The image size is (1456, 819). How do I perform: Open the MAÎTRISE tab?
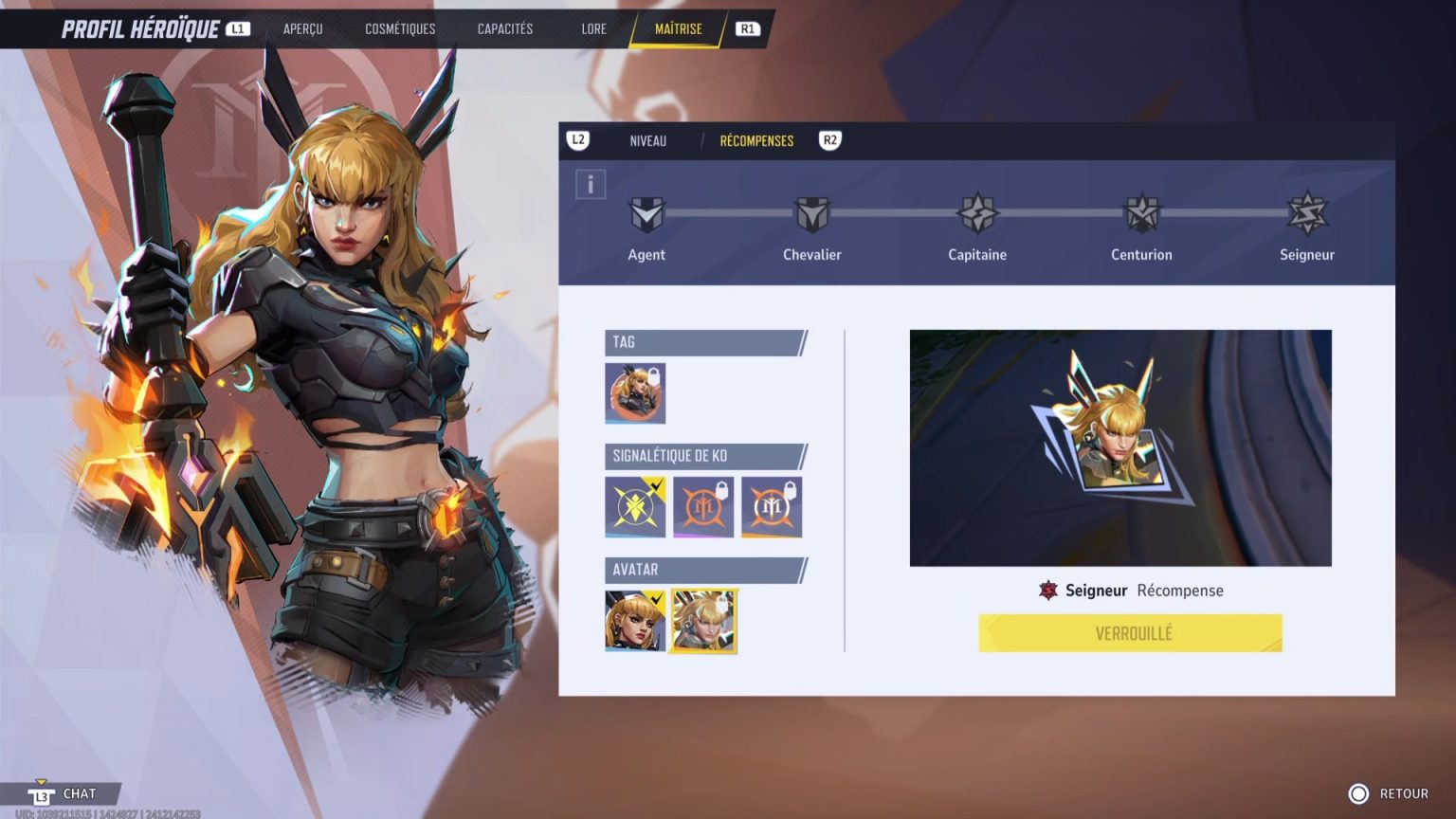click(680, 28)
